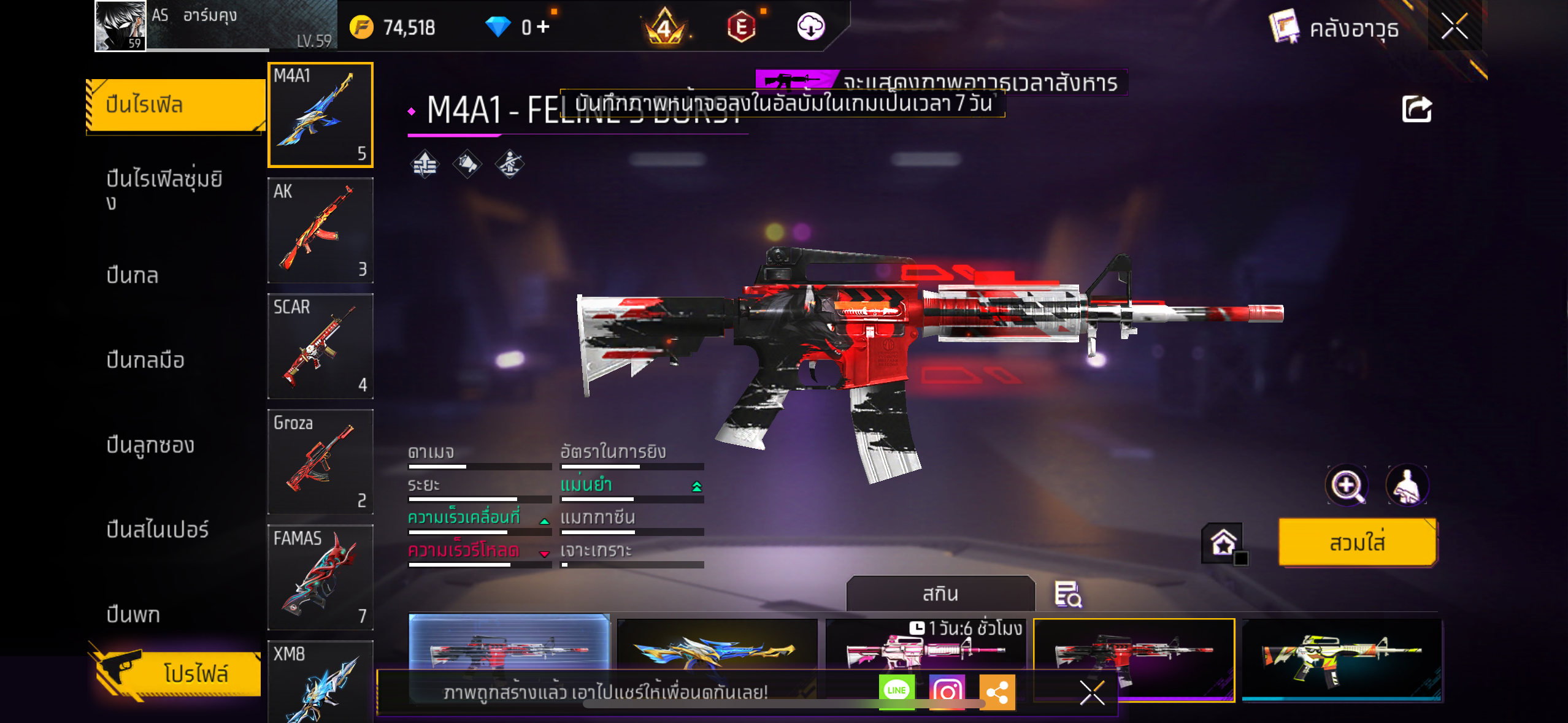Choose the SCAR weapon tile
Screen dimensions: 1568x723
(x=320, y=346)
